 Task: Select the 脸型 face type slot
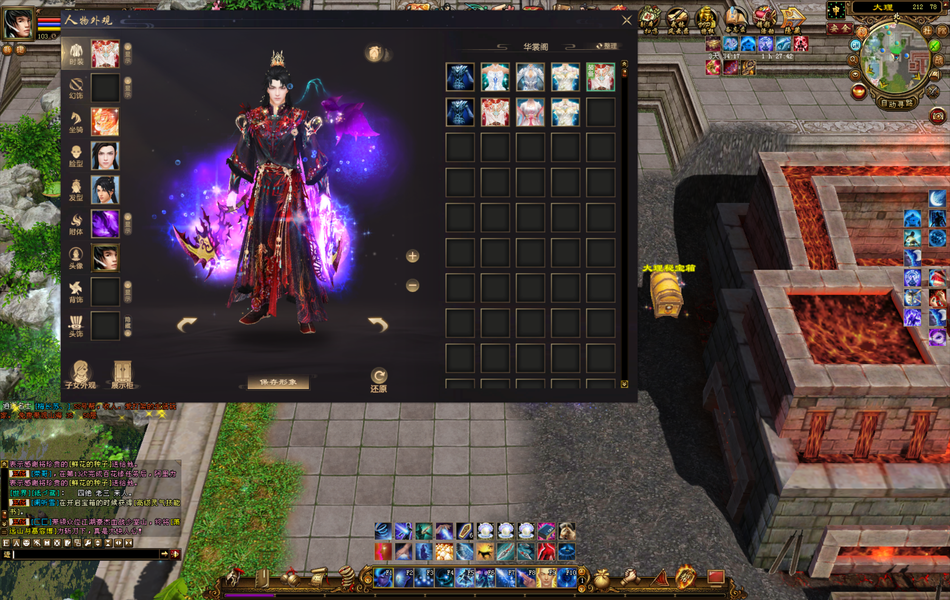105,156
